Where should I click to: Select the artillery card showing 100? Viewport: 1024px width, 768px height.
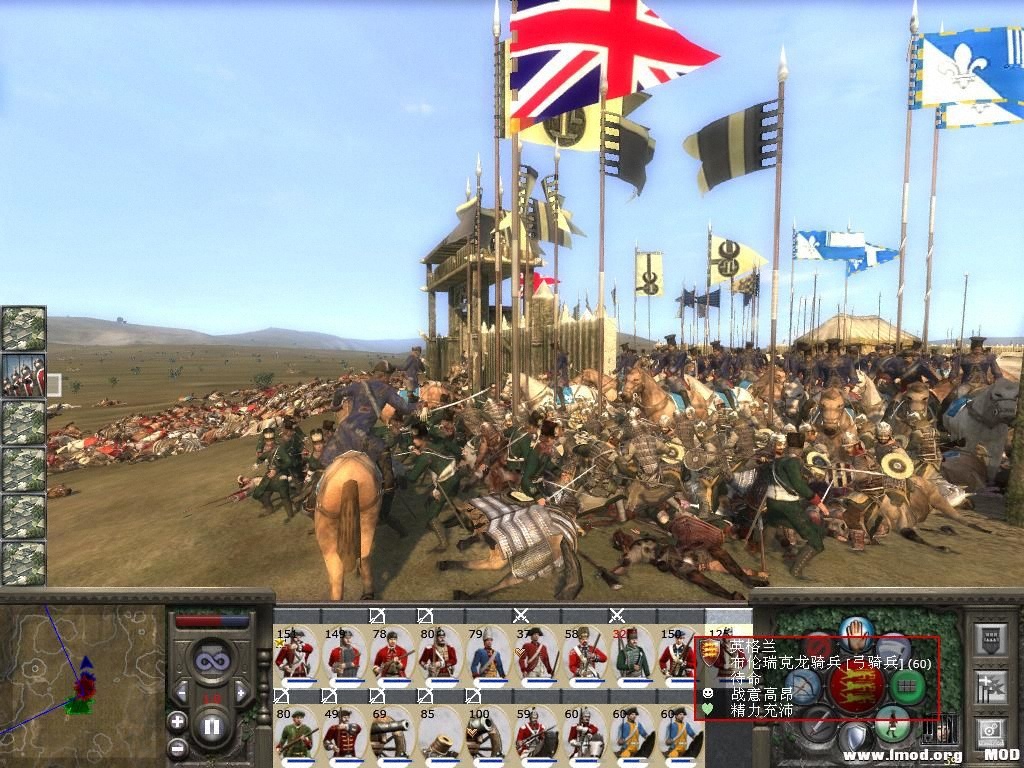486,734
